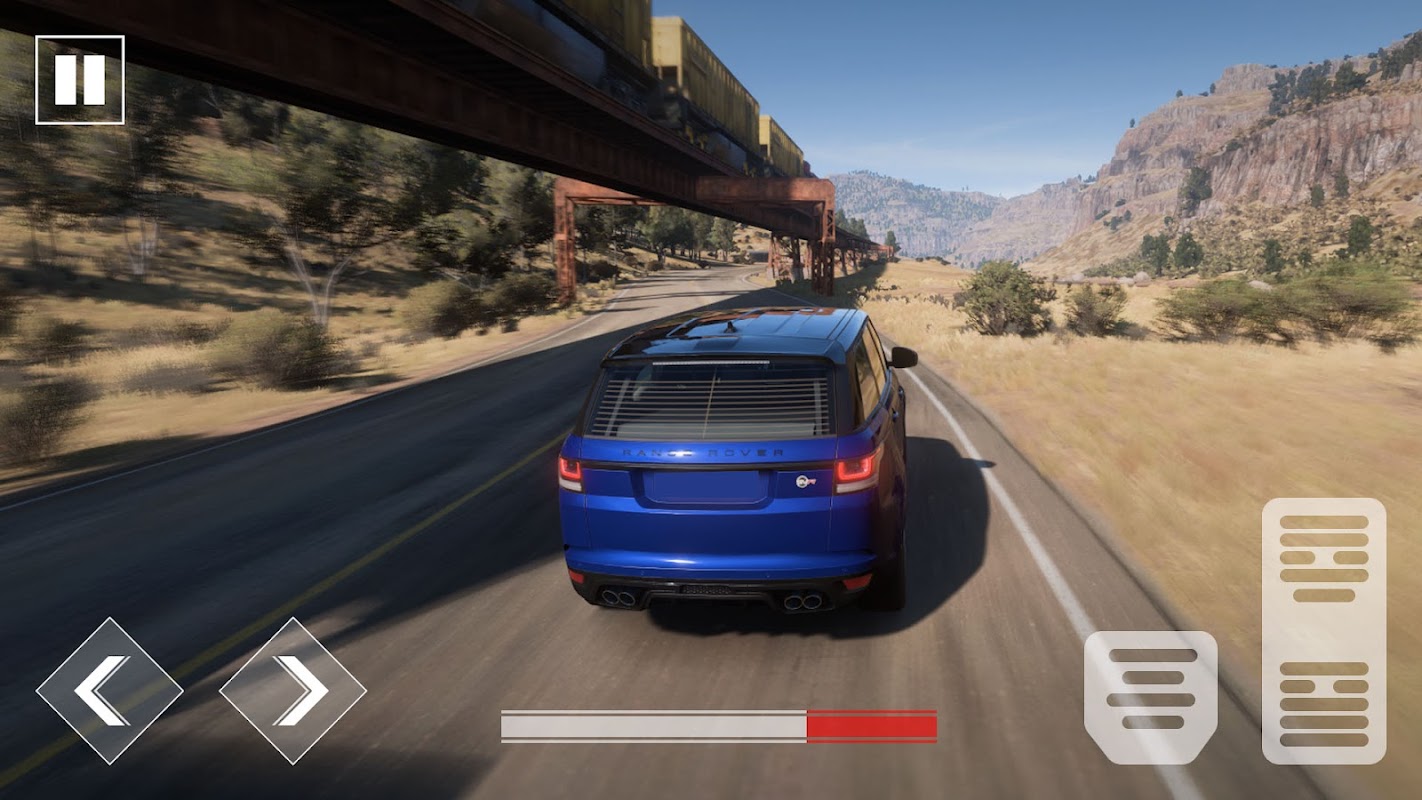Tap the brake pedal
The height and width of the screenshot is (800, 1422).
(x=1150, y=697)
